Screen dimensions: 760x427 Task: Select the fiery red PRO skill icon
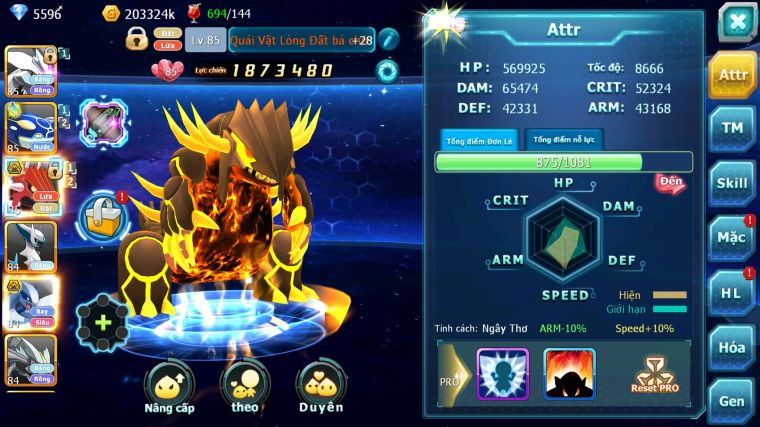[569, 374]
